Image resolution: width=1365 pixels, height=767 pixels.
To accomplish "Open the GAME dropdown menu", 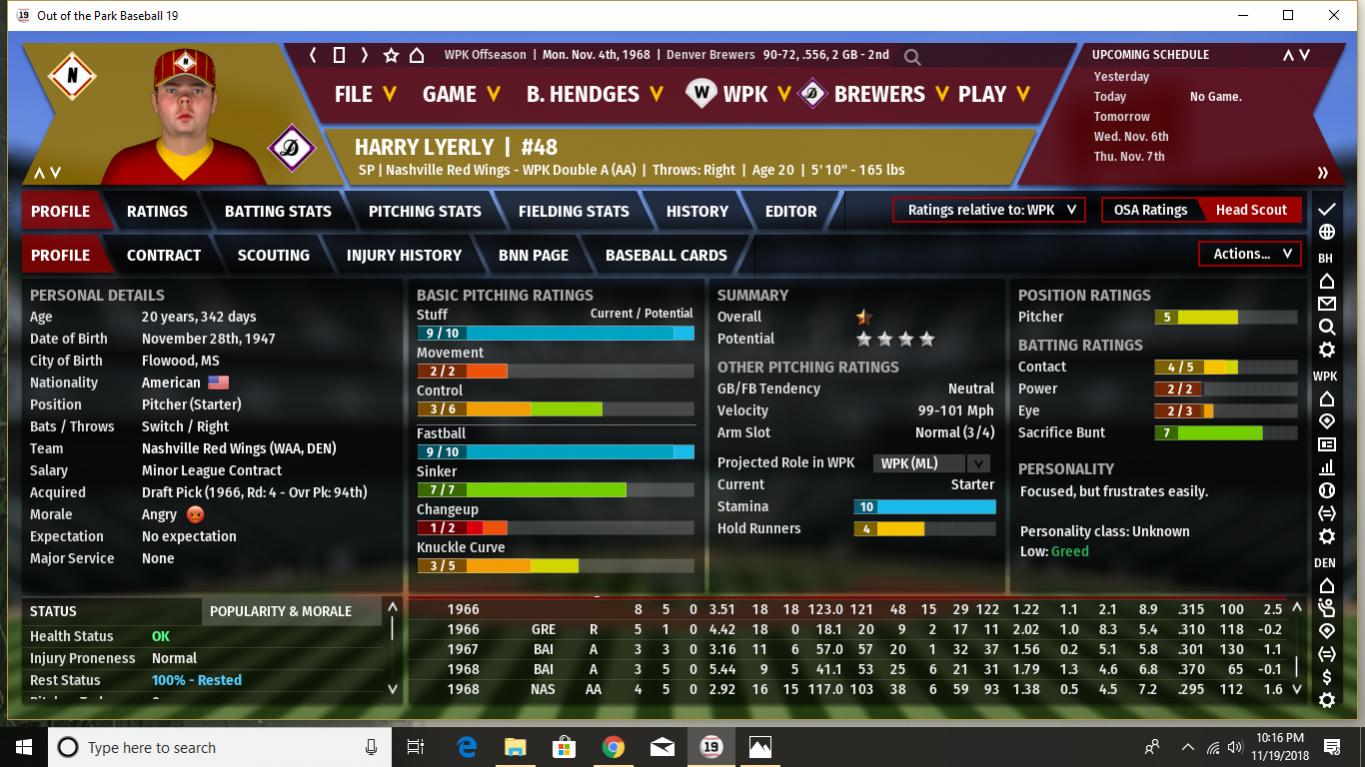I will (x=460, y=94).
